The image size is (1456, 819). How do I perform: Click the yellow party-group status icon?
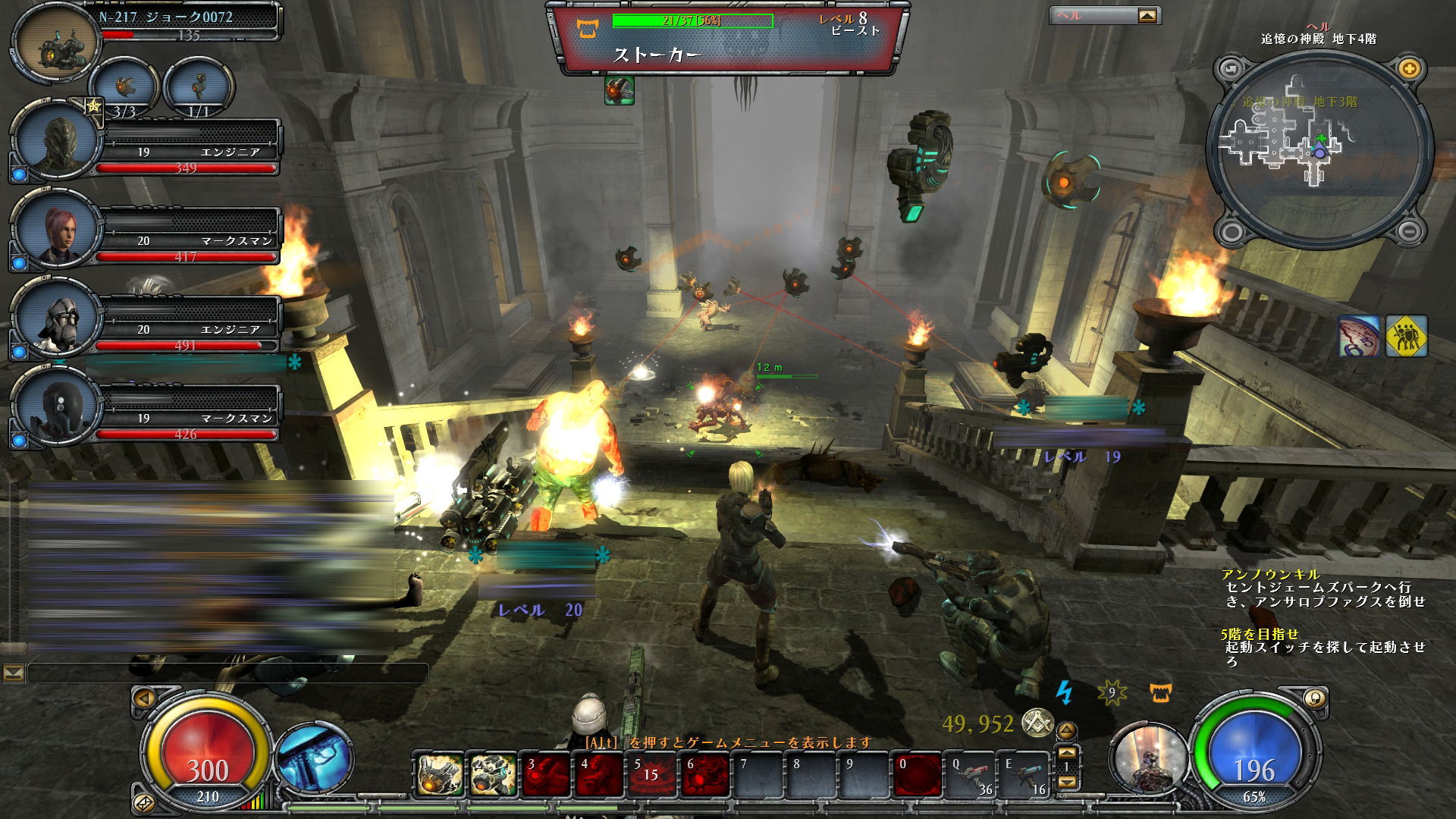[x=1406, y=336]
